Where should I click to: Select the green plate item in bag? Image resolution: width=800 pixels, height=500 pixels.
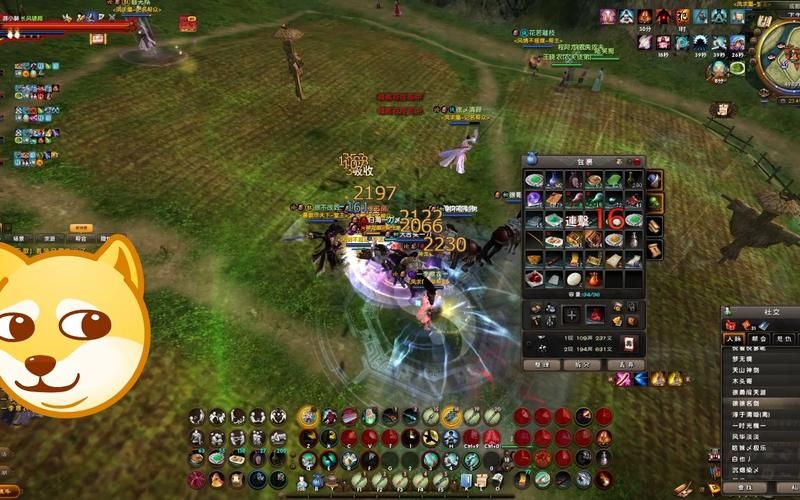click(533, 180)
